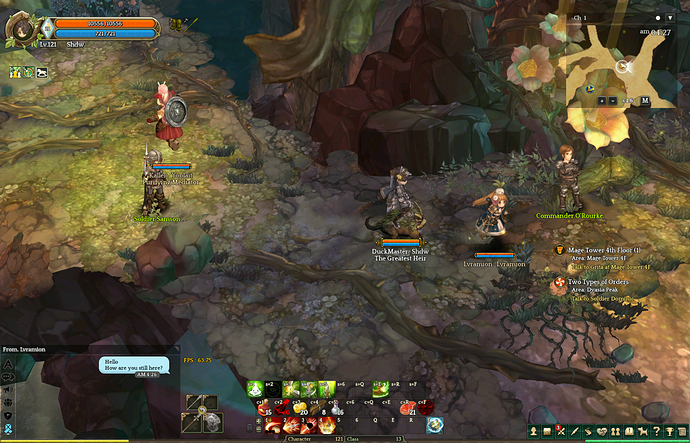
Task: Open the full map with the M button
Action: [645, 100]
